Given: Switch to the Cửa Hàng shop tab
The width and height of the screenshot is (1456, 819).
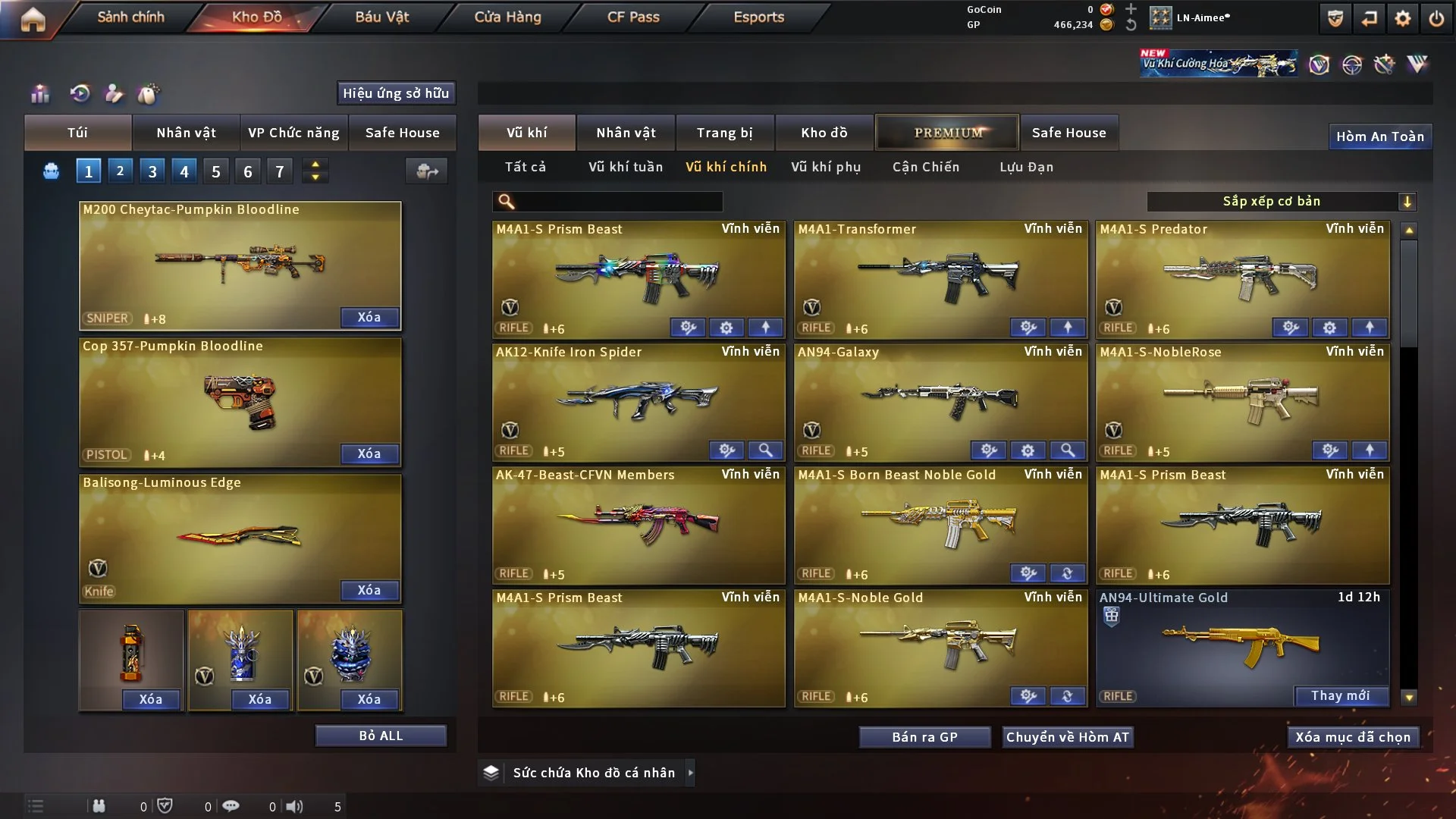Looking at the screenshot, I should click(507, 17).
